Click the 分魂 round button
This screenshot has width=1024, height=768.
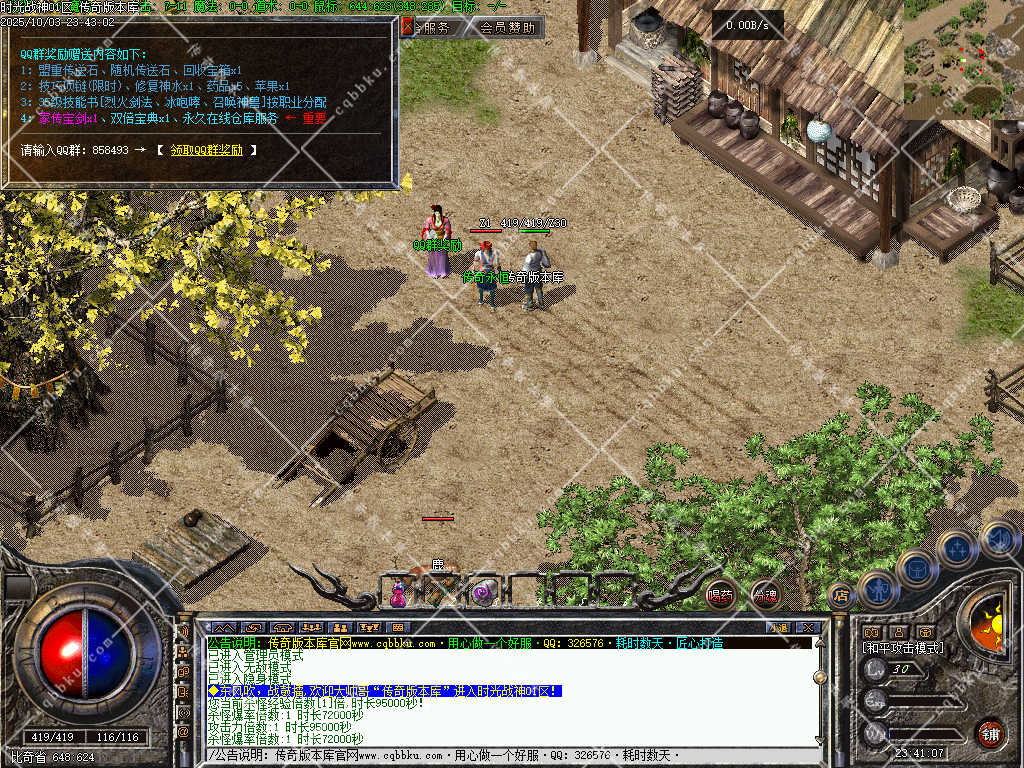(765, 595)
